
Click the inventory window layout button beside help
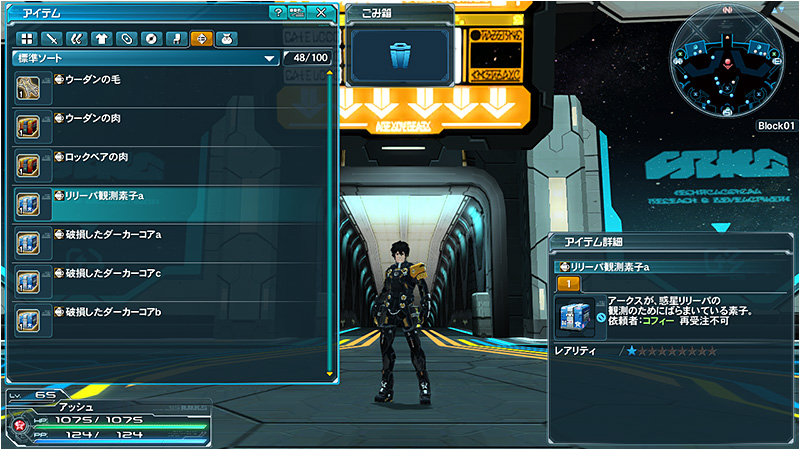297,13
